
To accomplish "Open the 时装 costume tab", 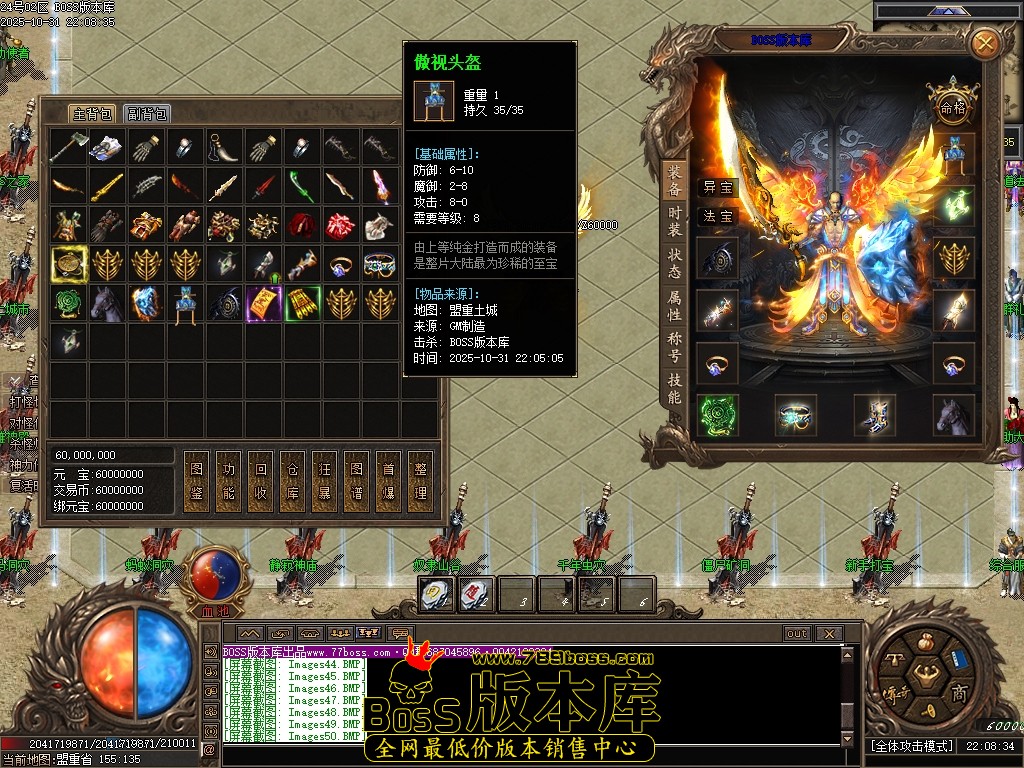I will pos(675,220).
